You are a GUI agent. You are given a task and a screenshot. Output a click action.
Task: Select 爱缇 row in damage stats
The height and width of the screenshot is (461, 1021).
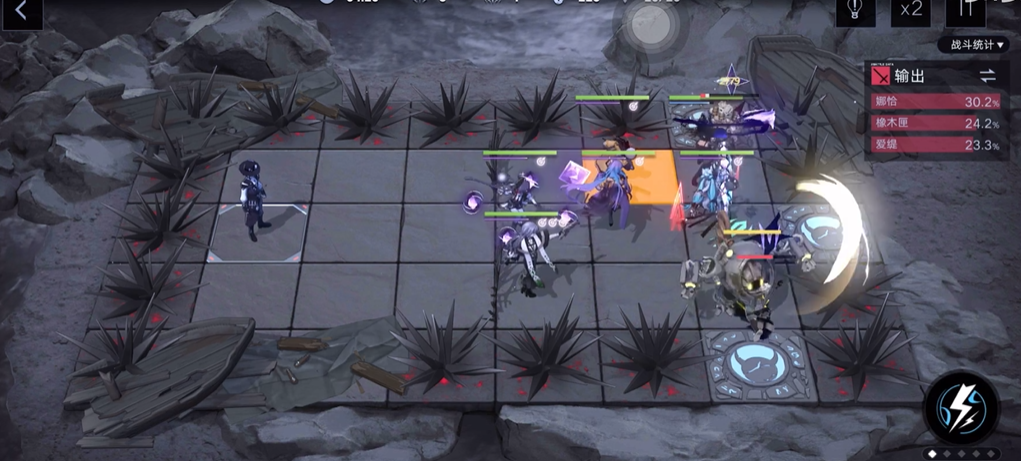[x=936, y=146]
